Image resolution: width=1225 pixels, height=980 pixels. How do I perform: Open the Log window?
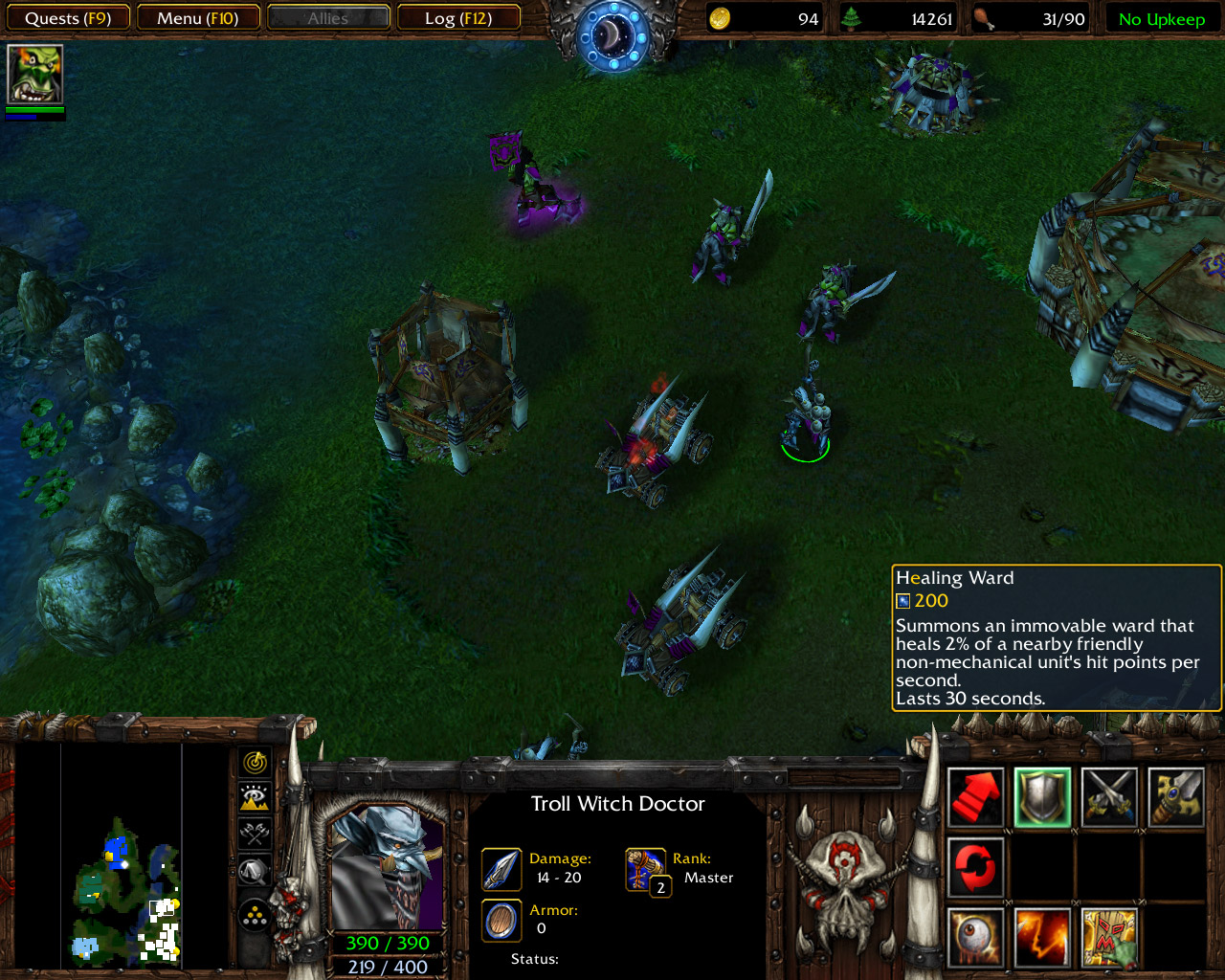458,17
